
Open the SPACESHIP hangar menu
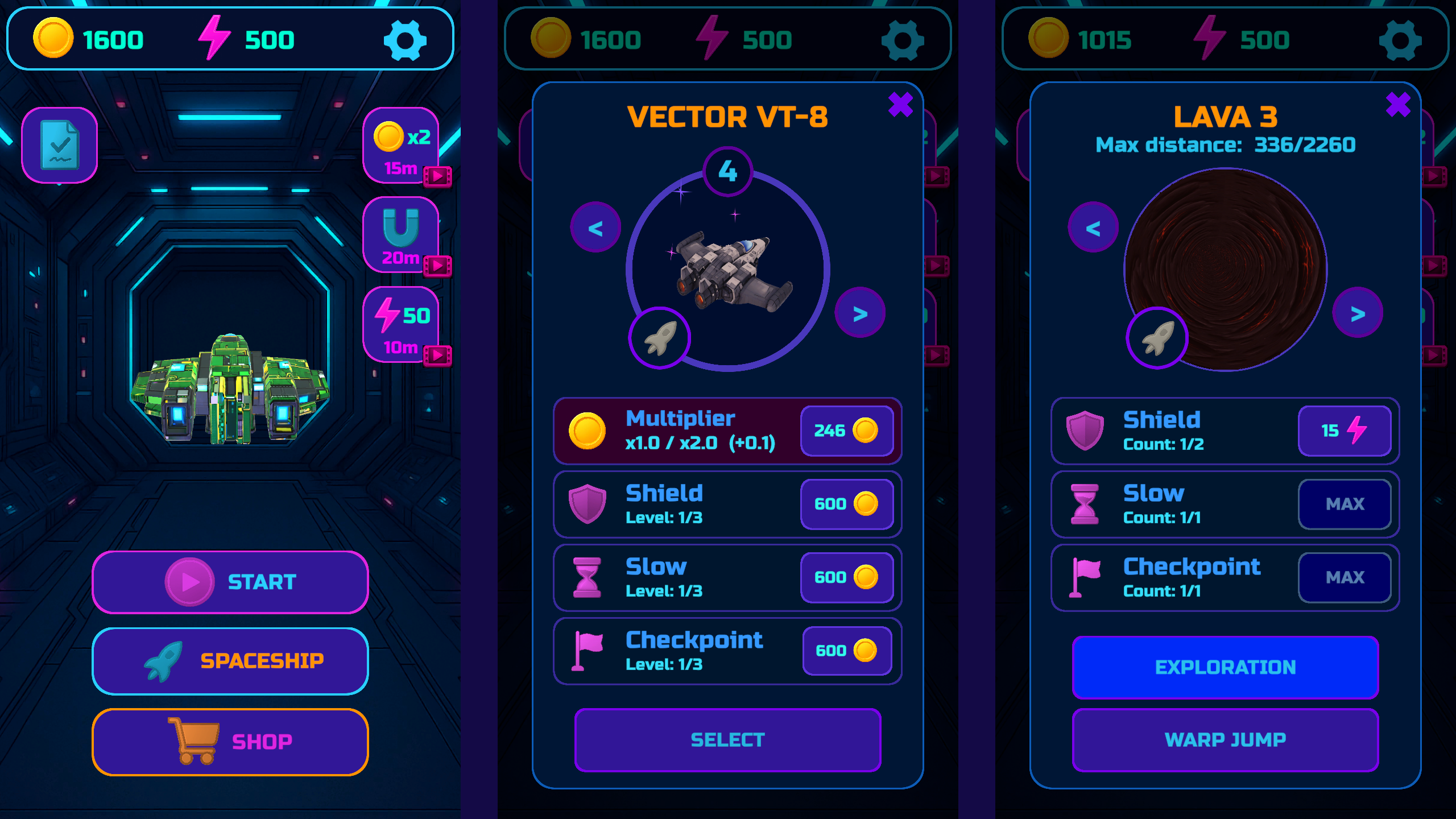230,660
